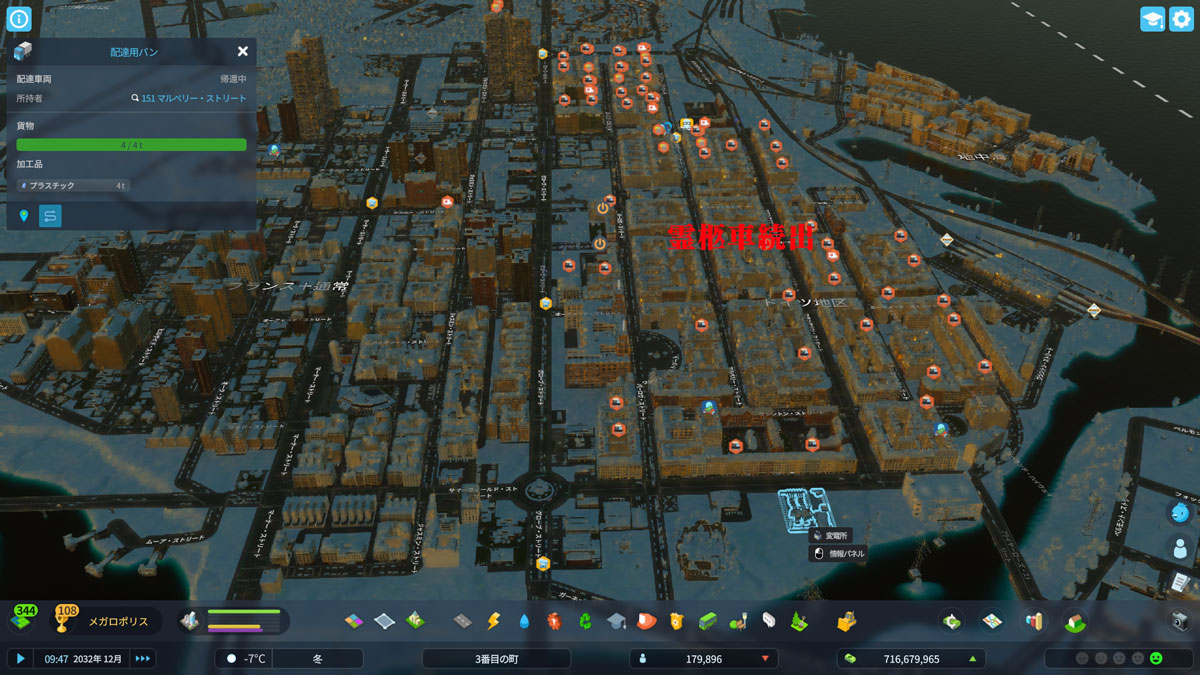
Task: Open the electricity lightning bolt menu
Action: (493, 622)
